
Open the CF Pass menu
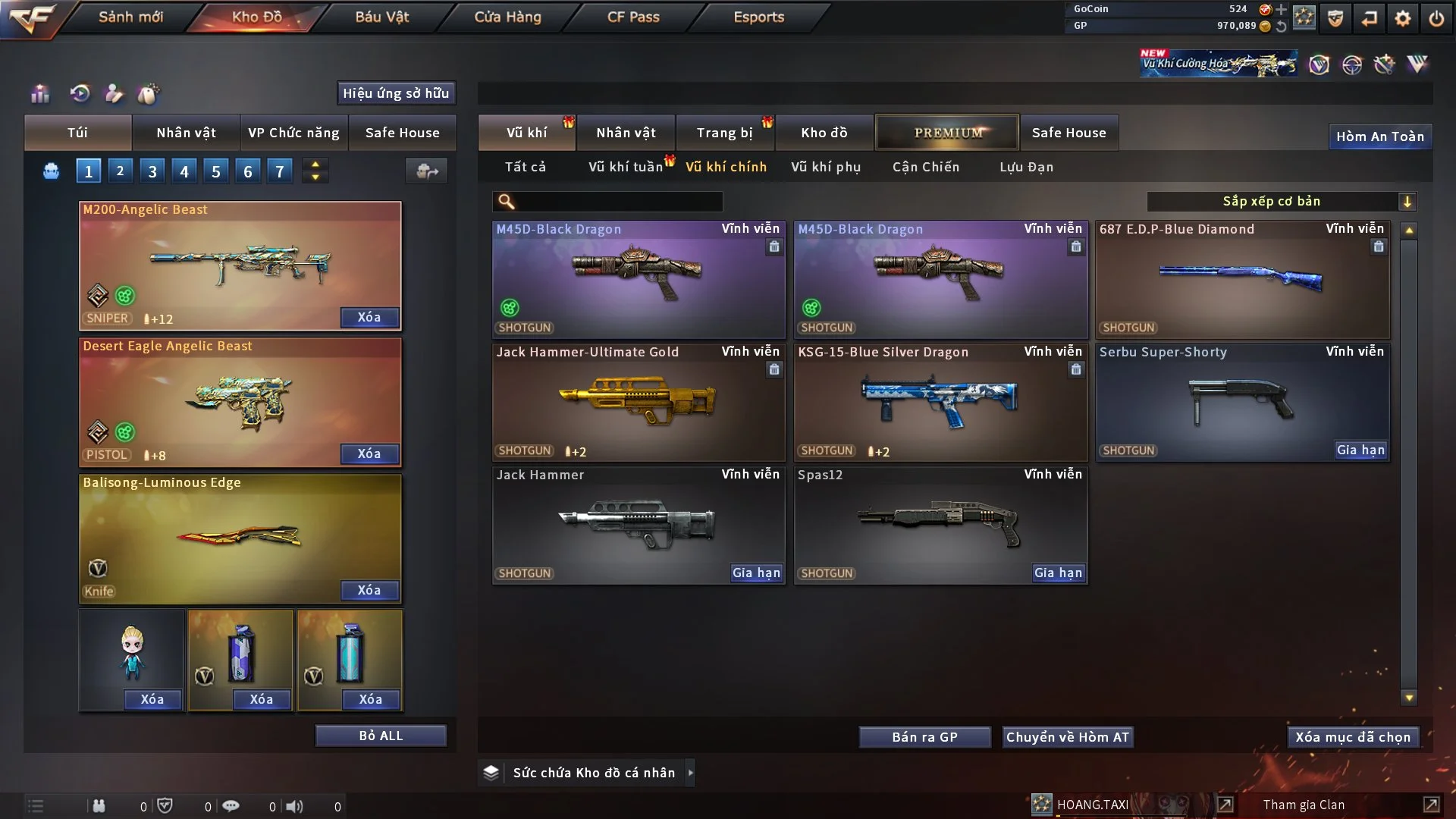tap(633, 17)
